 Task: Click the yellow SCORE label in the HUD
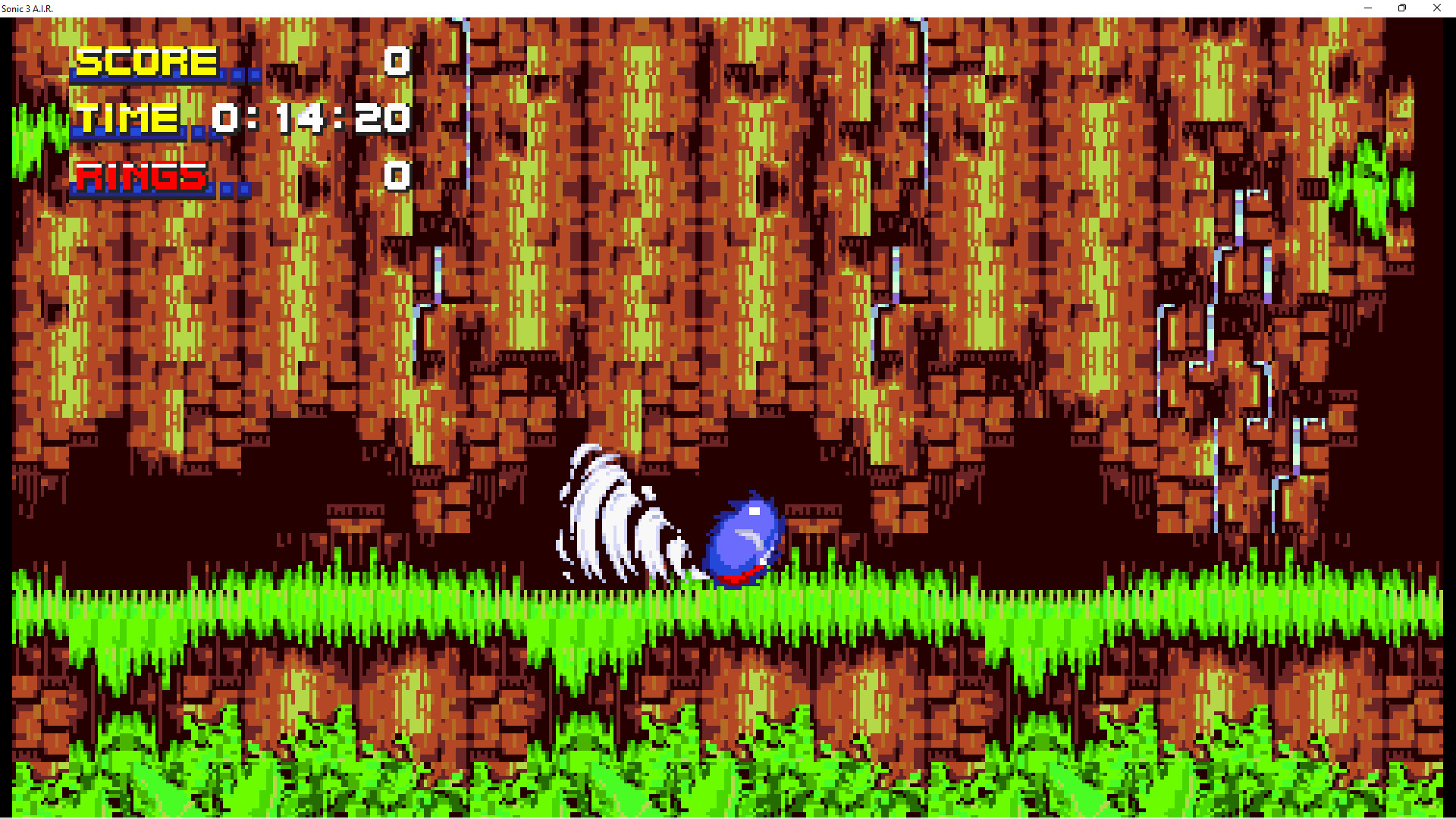pyautogui.click(x=148, y=61)
